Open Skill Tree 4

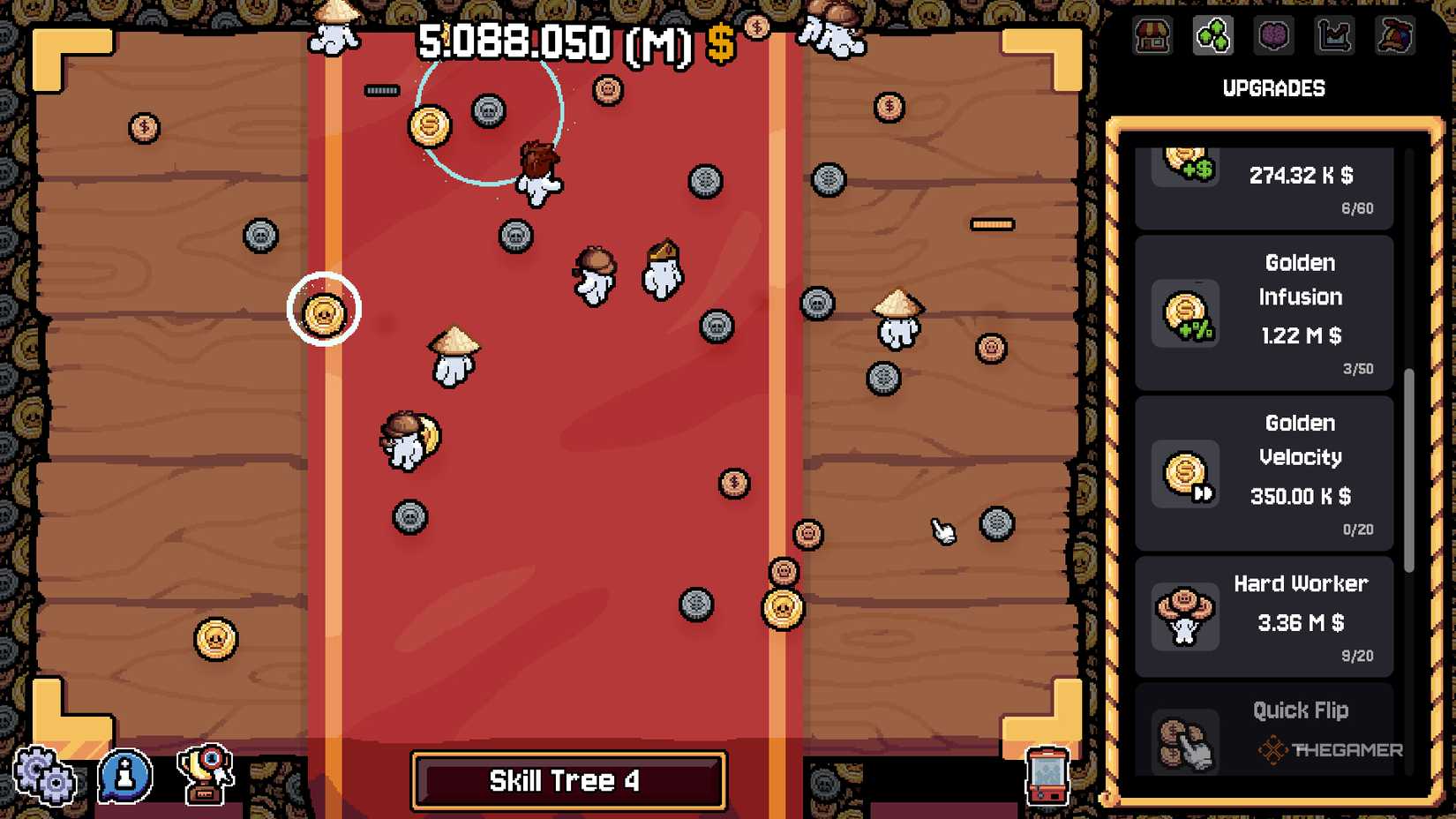pyautogui.click(x=567, y=779)
